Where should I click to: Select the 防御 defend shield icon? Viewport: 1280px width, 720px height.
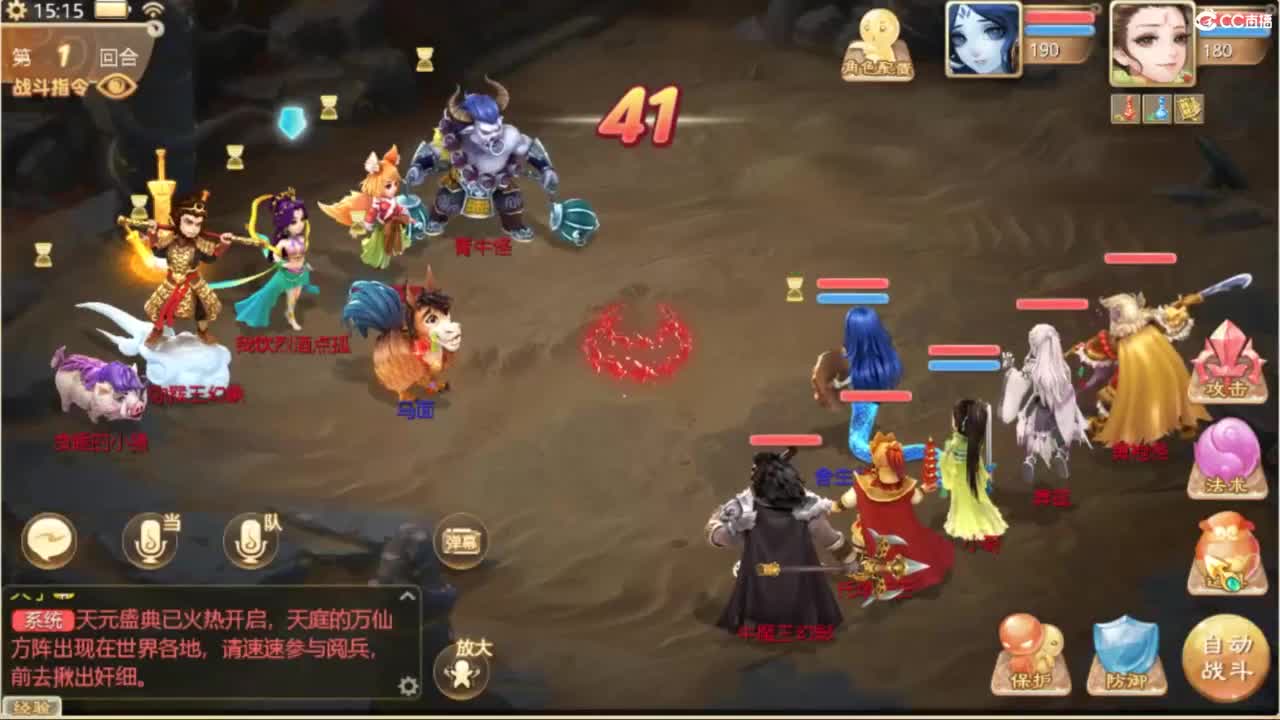point(1128,655)
